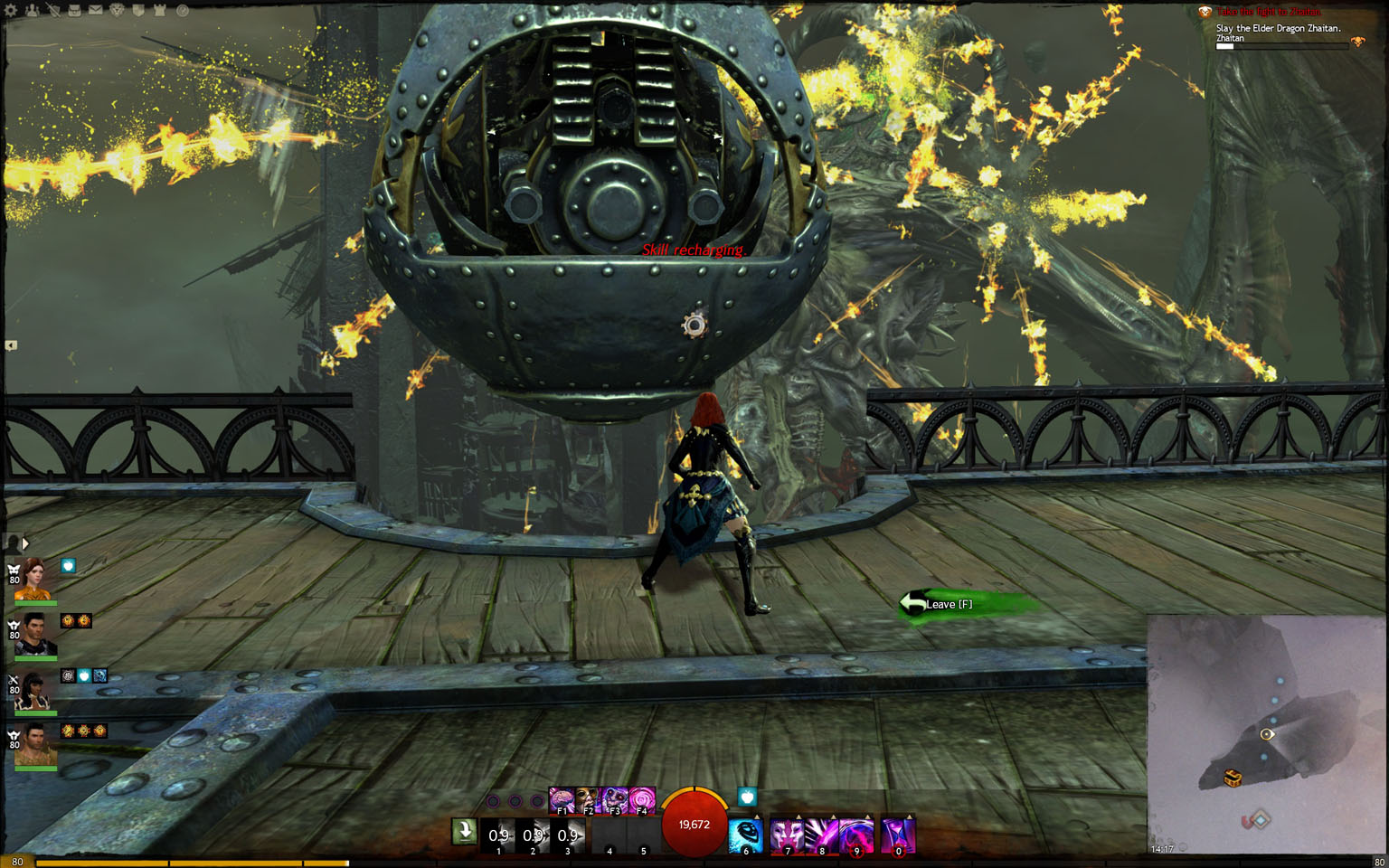
Task: Click the minimap
Action: click(1266, 734)
